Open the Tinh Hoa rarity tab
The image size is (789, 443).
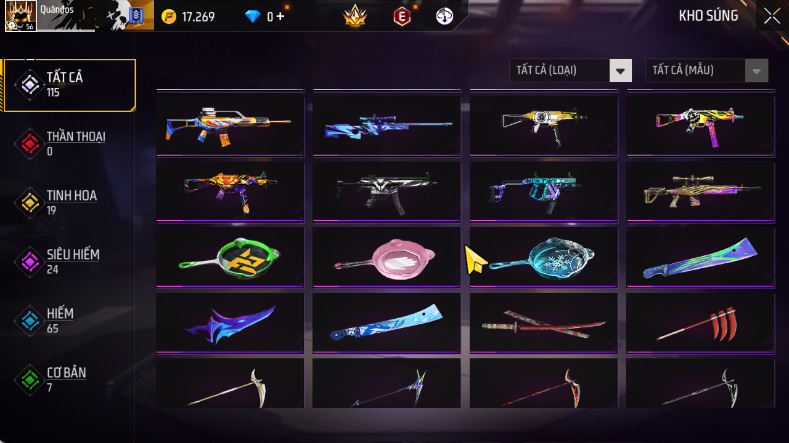(x=69, y=202)
